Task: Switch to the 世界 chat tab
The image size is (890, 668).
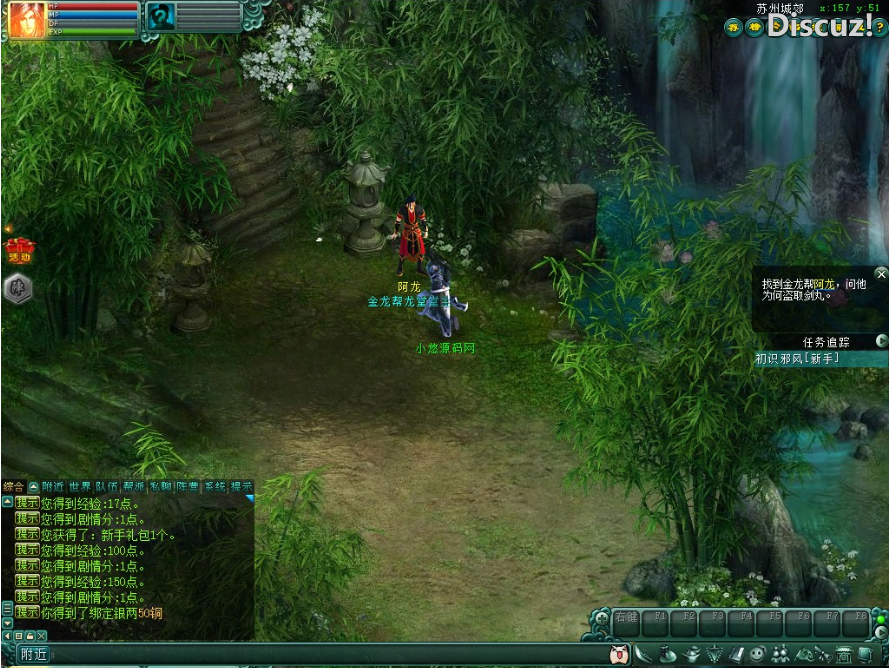Action: [x=79, y=487]
